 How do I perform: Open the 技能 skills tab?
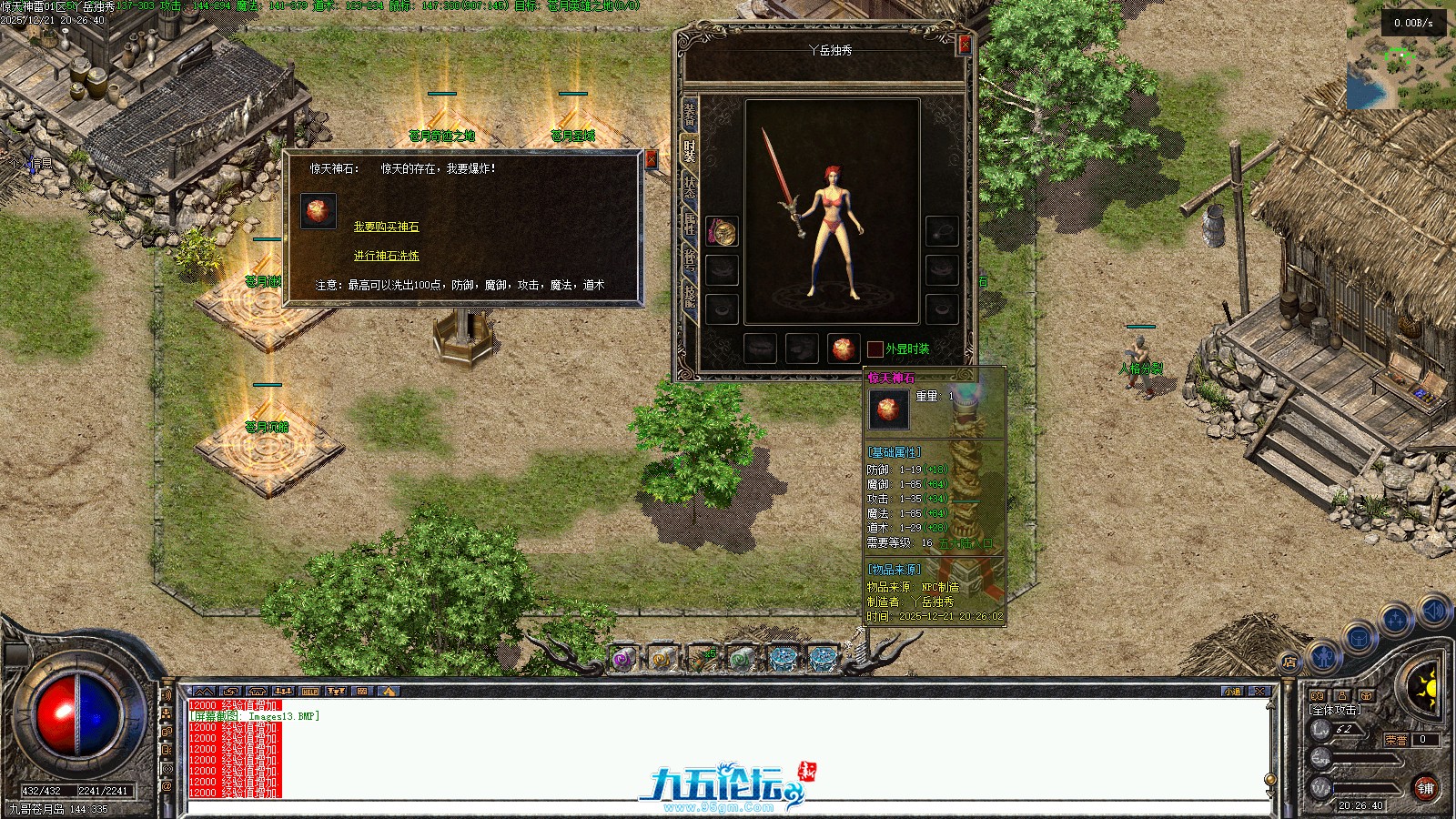tap(690, 297)
